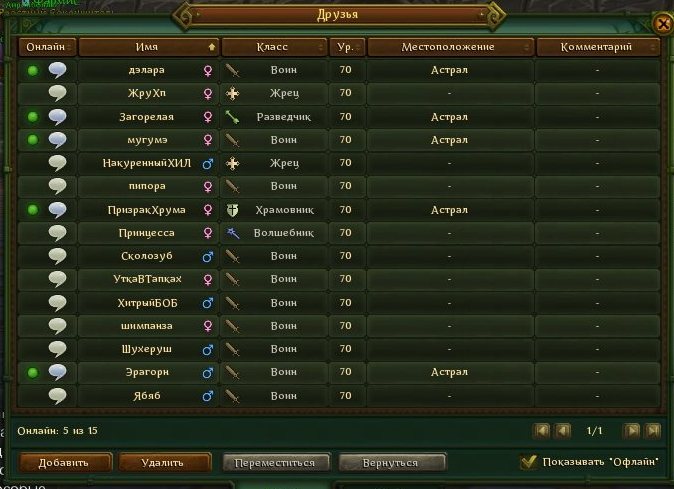Viewport: 674px width, 489px height.
Task: Open chat bubble next to мугумэ
Action: [x=58, y=140]
